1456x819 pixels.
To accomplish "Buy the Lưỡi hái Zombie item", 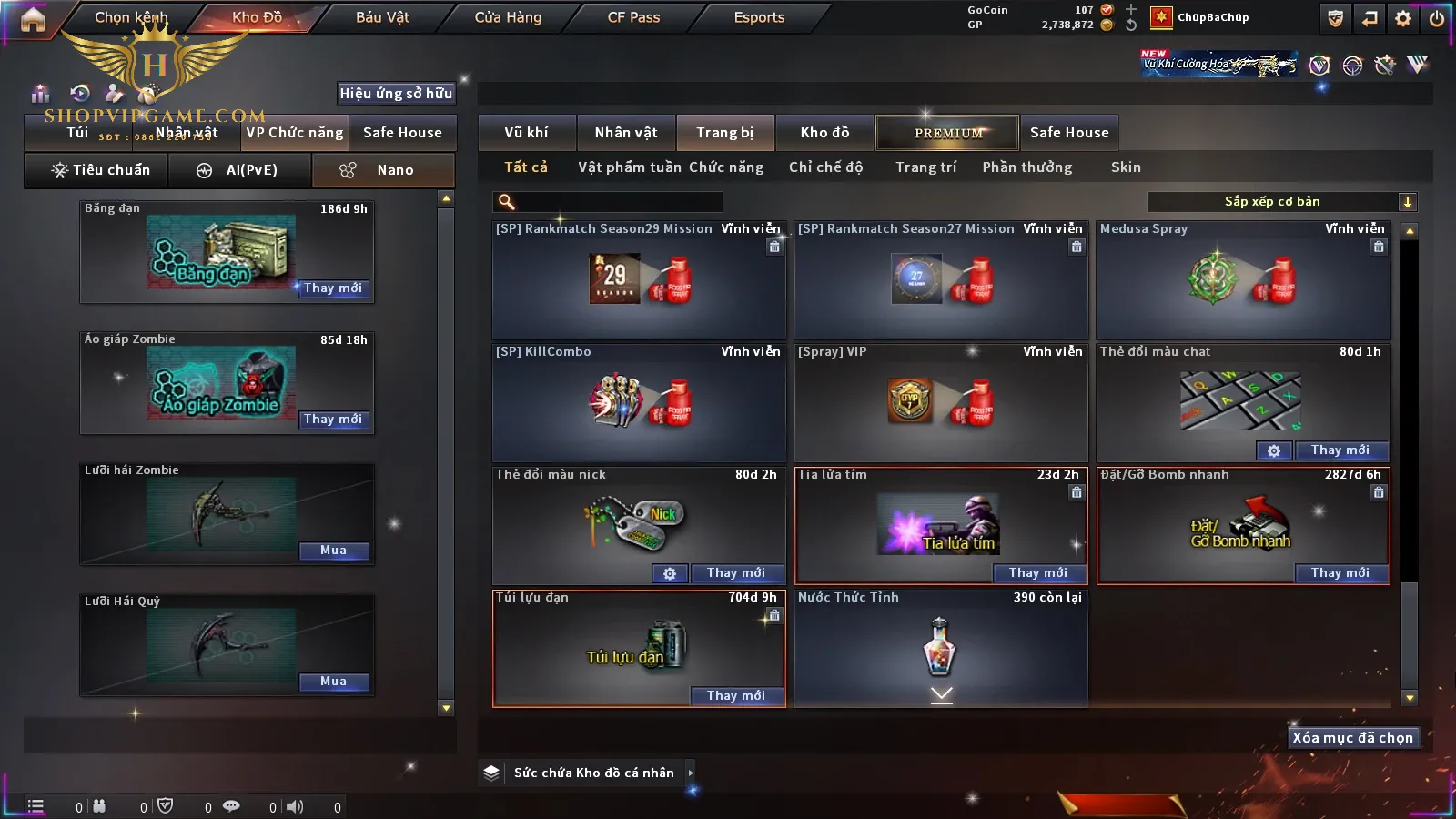I will coord(333,551).
